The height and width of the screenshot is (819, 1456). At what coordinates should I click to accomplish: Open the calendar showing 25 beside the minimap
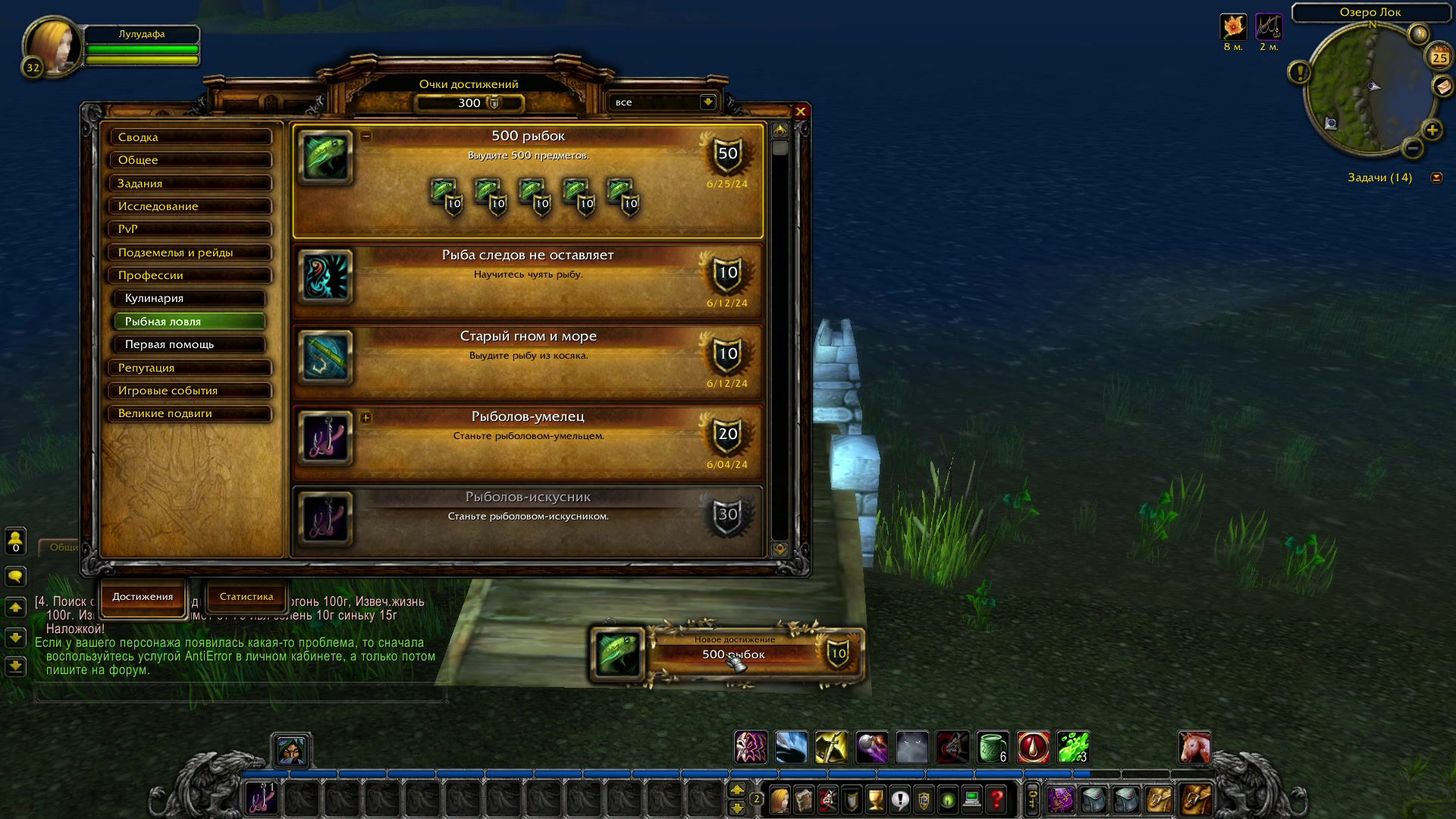[x=1439, y=57]
